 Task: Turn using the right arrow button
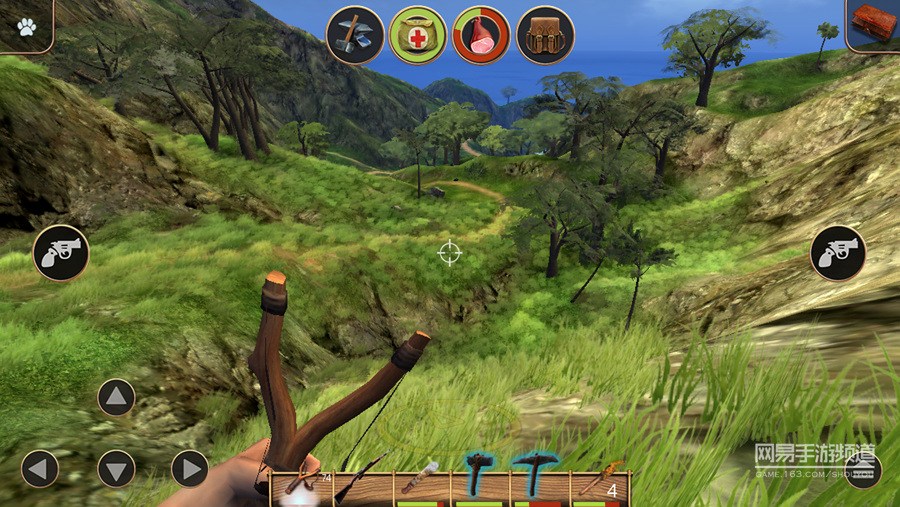click(x=190, y=468)
